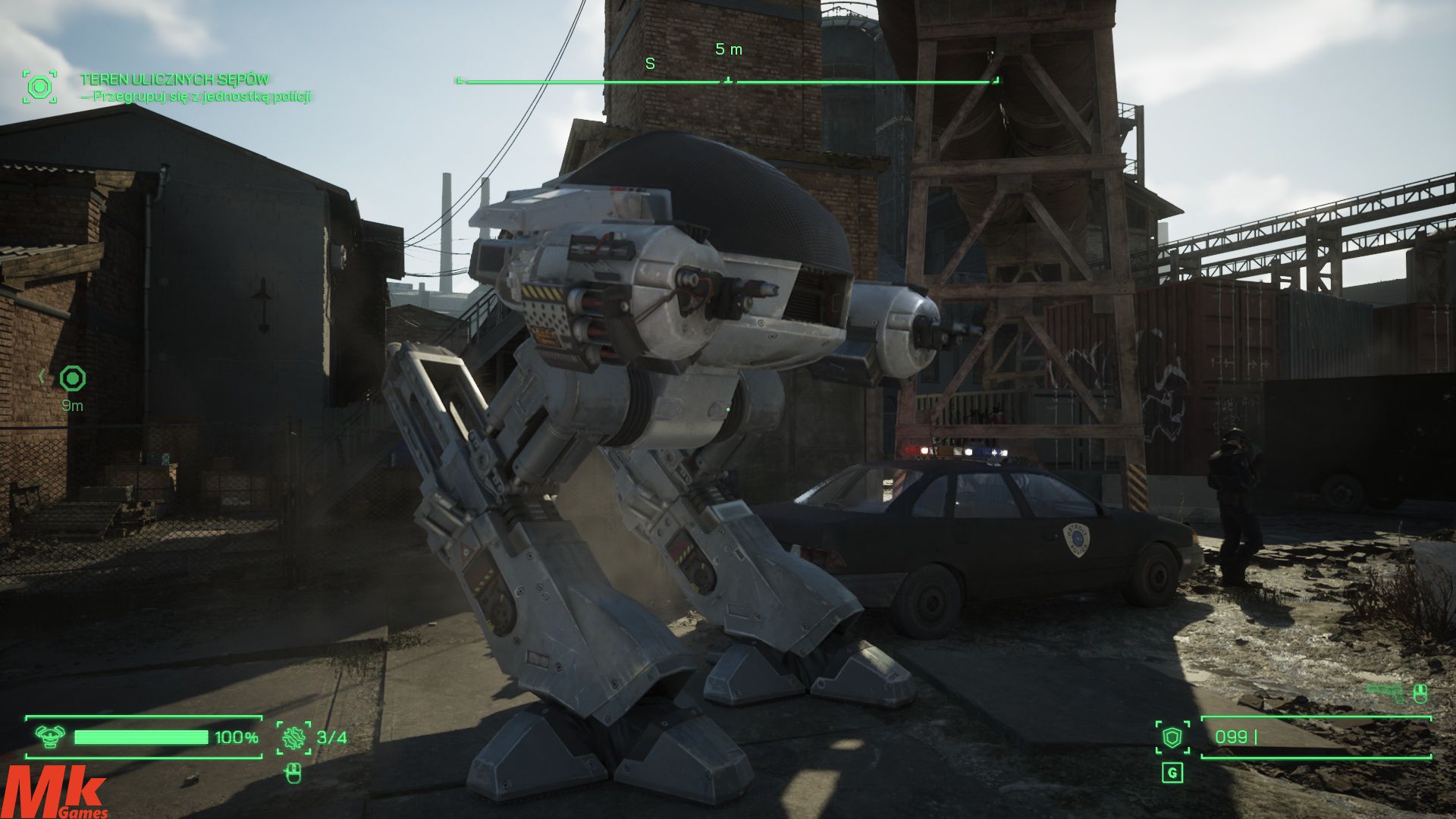Select the repair charges gear icon

[293, 737]
